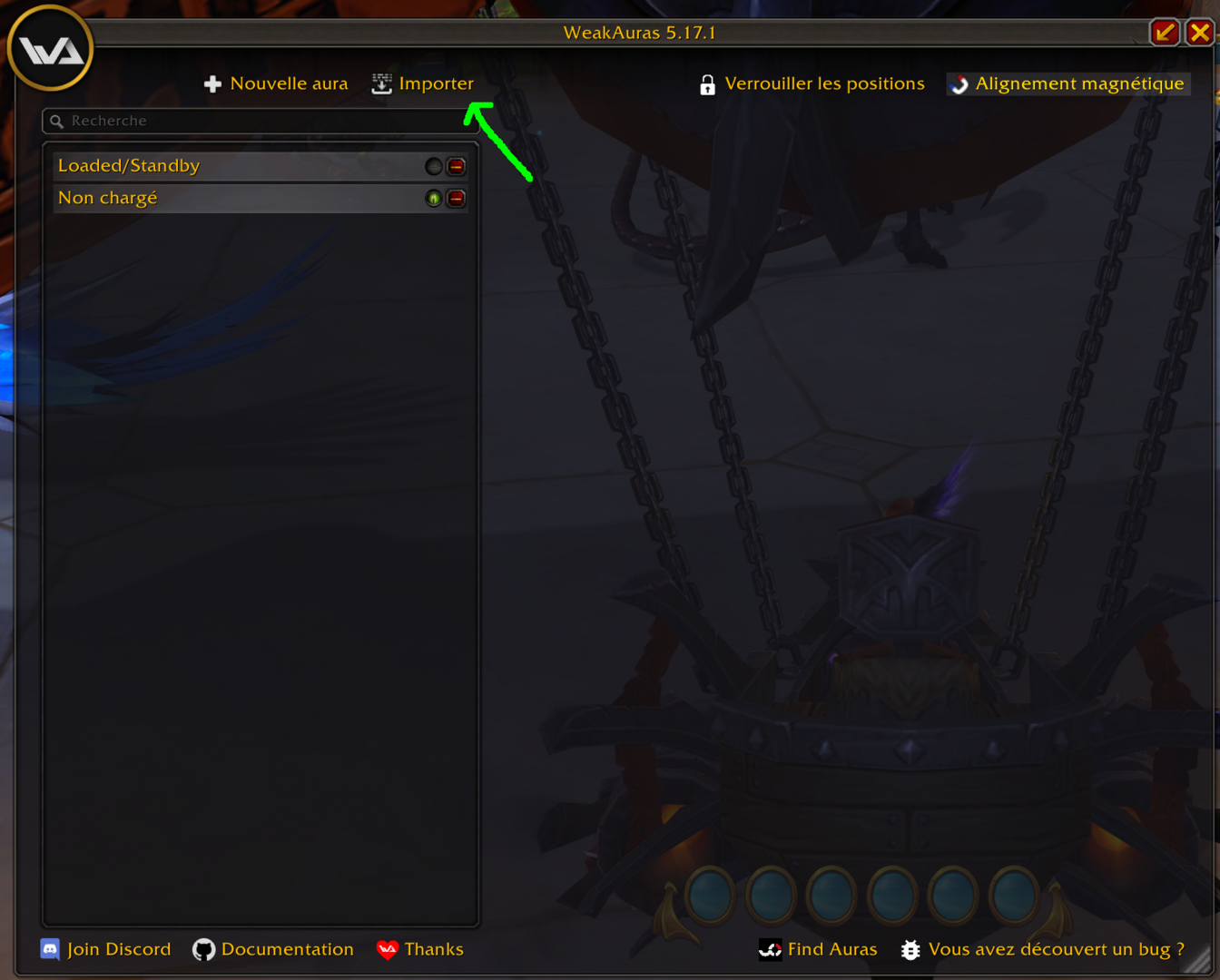The width and height of the screenshot is (1220, 980).
Task: Show the Thanks credits
Action: click(x=420, y=949)
